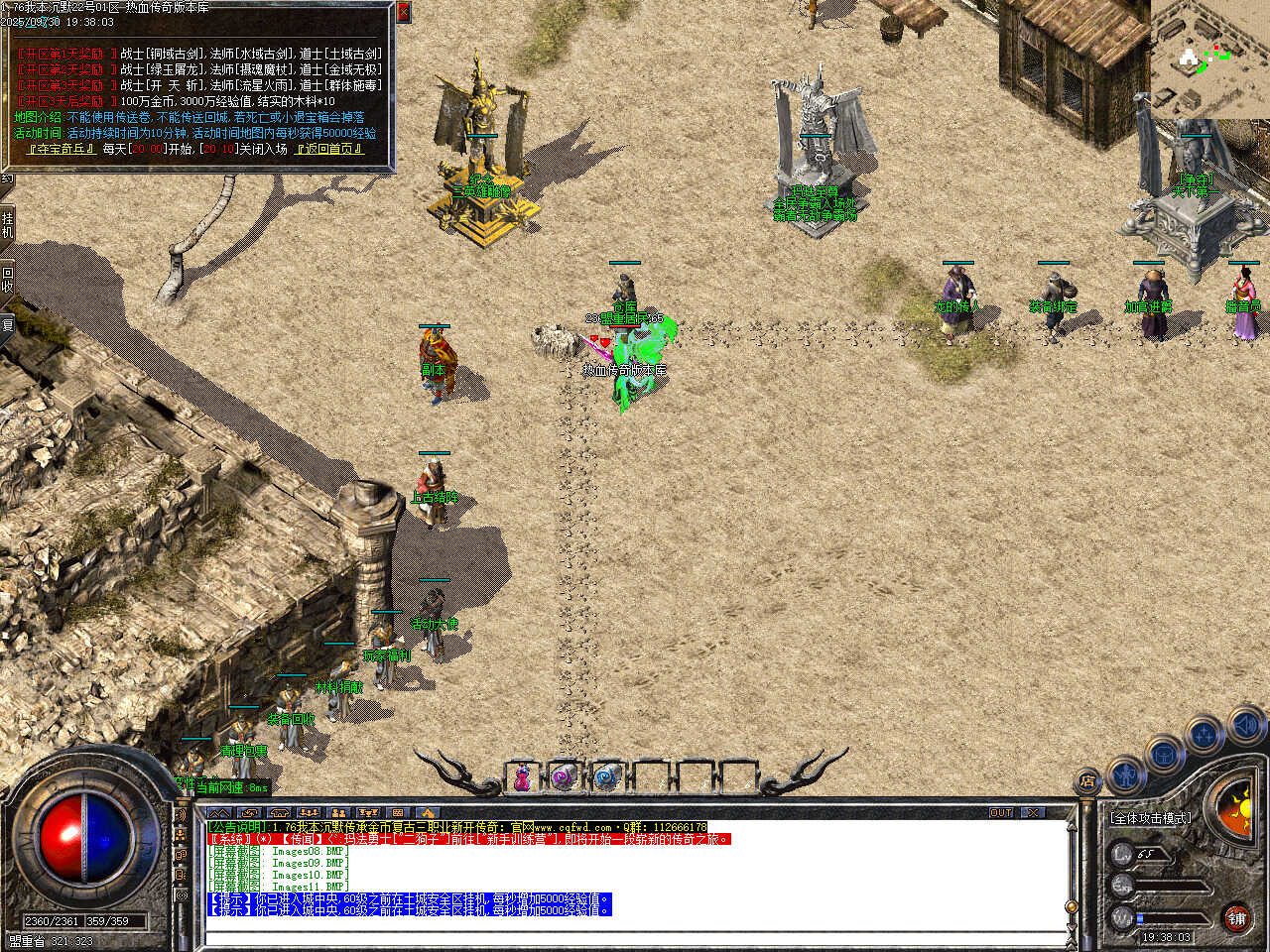The image size is (1270, 952).
Task: Open the 铺 stall button
Action: click(x=1236, y=918)
